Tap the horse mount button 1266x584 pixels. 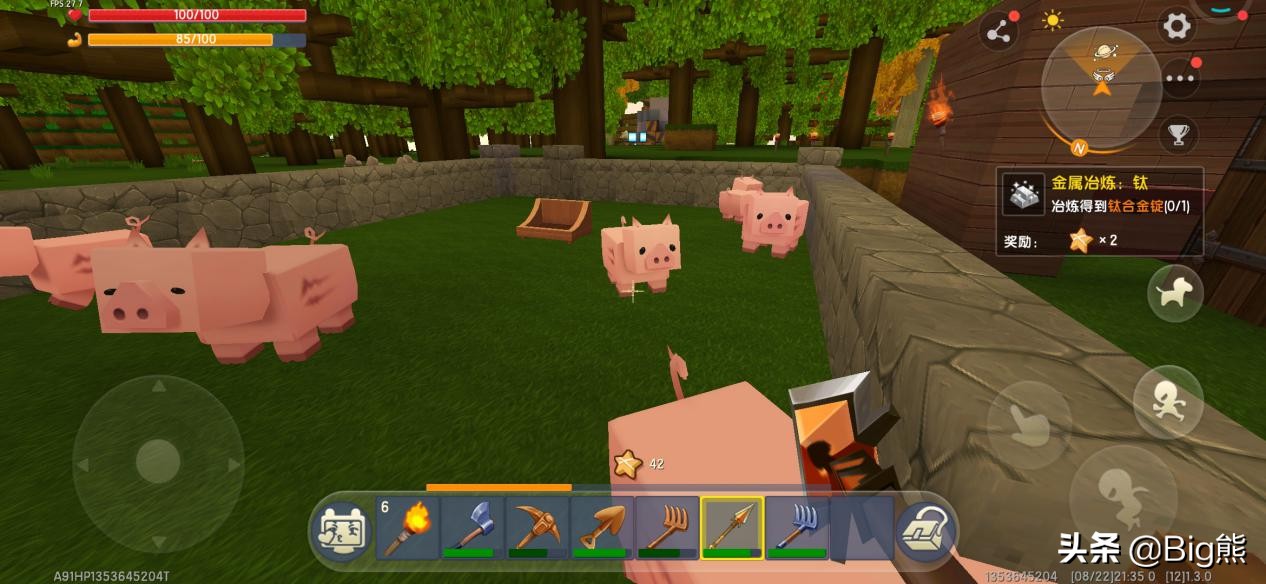click(1174, 293)
